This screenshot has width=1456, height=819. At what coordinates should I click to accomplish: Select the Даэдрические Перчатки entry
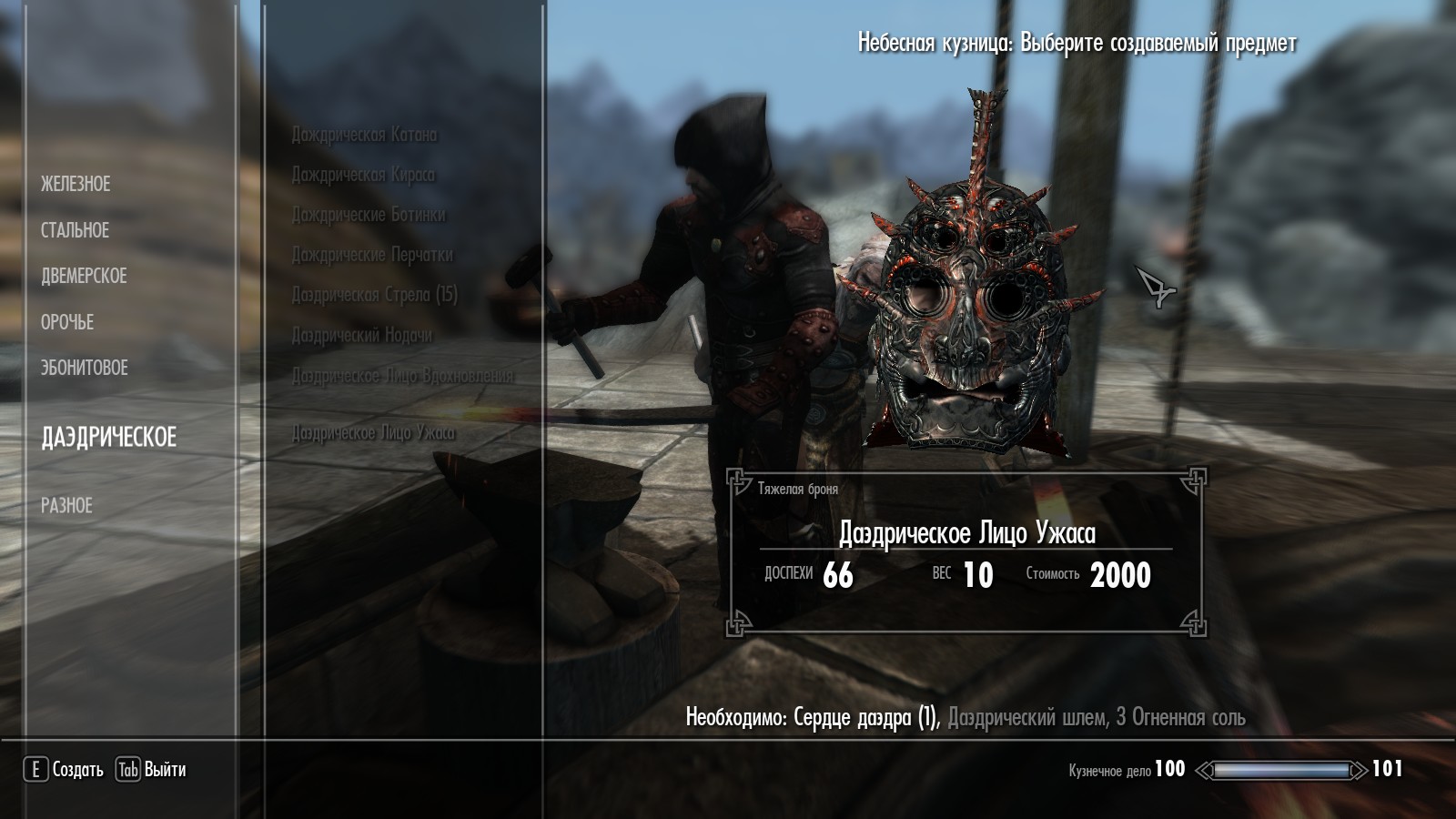coord(372,255)
